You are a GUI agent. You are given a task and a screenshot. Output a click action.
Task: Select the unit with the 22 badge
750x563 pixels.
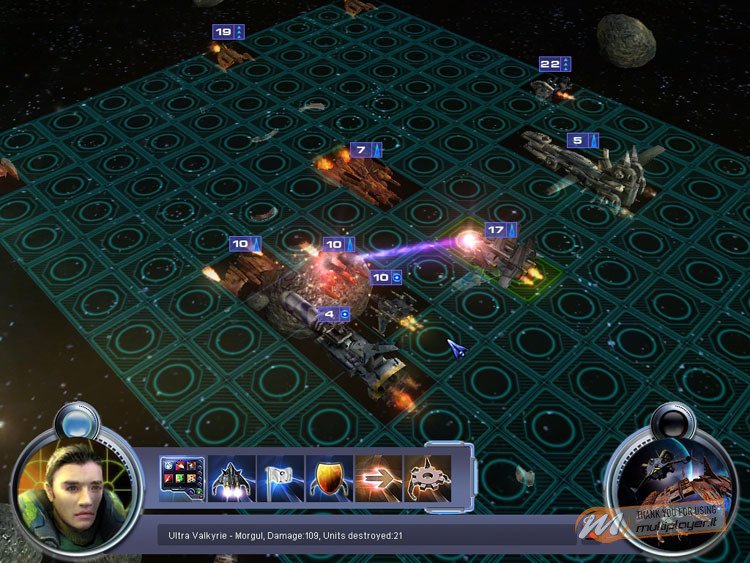coord(551,89)
